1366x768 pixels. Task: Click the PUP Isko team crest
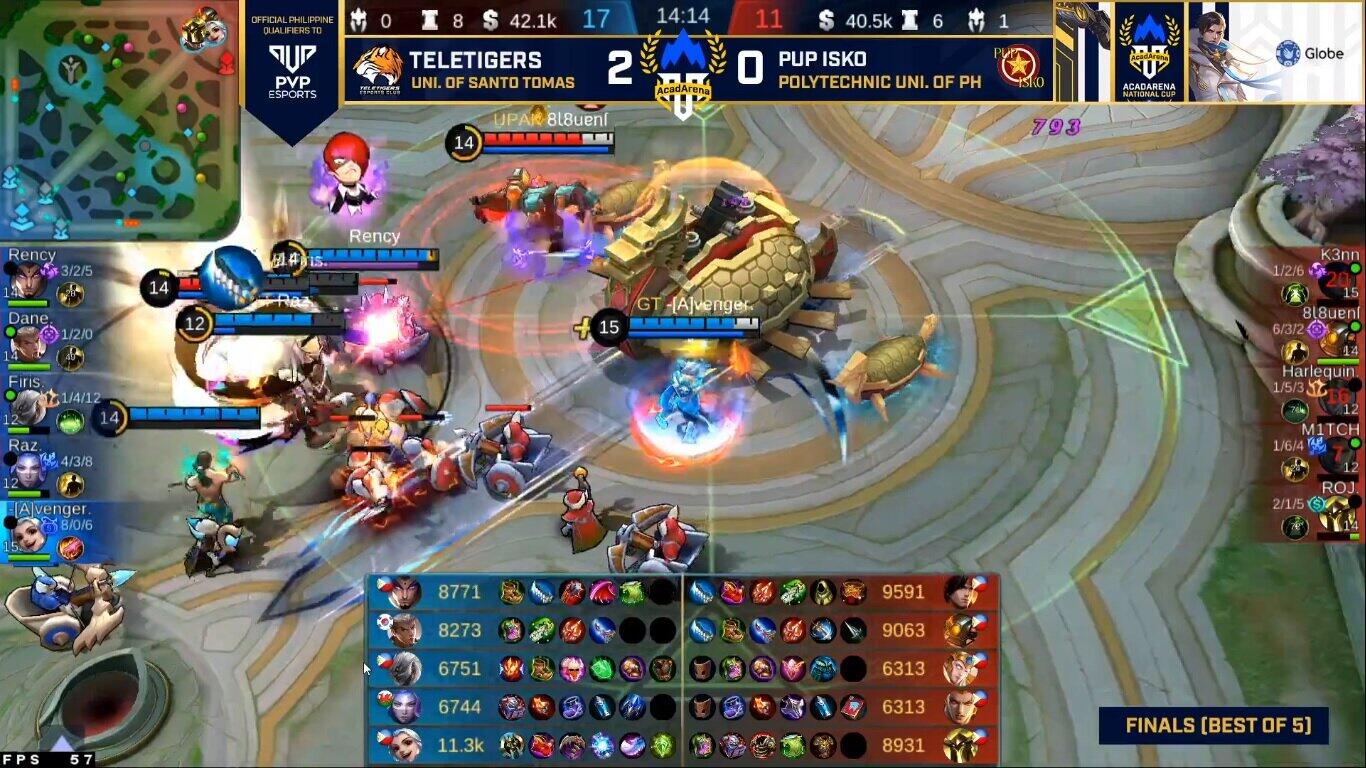tap(1018, 67)
